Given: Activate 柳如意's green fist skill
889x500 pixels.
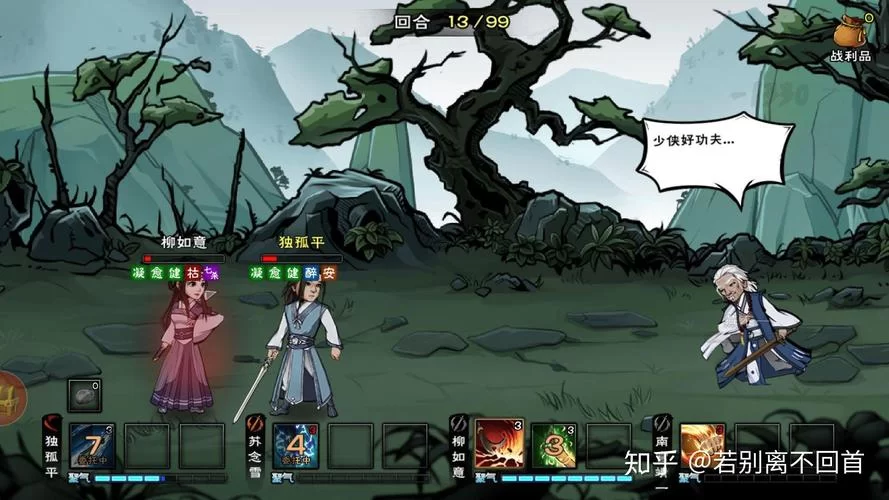Looking at the screenshot, I should (553, 445).
